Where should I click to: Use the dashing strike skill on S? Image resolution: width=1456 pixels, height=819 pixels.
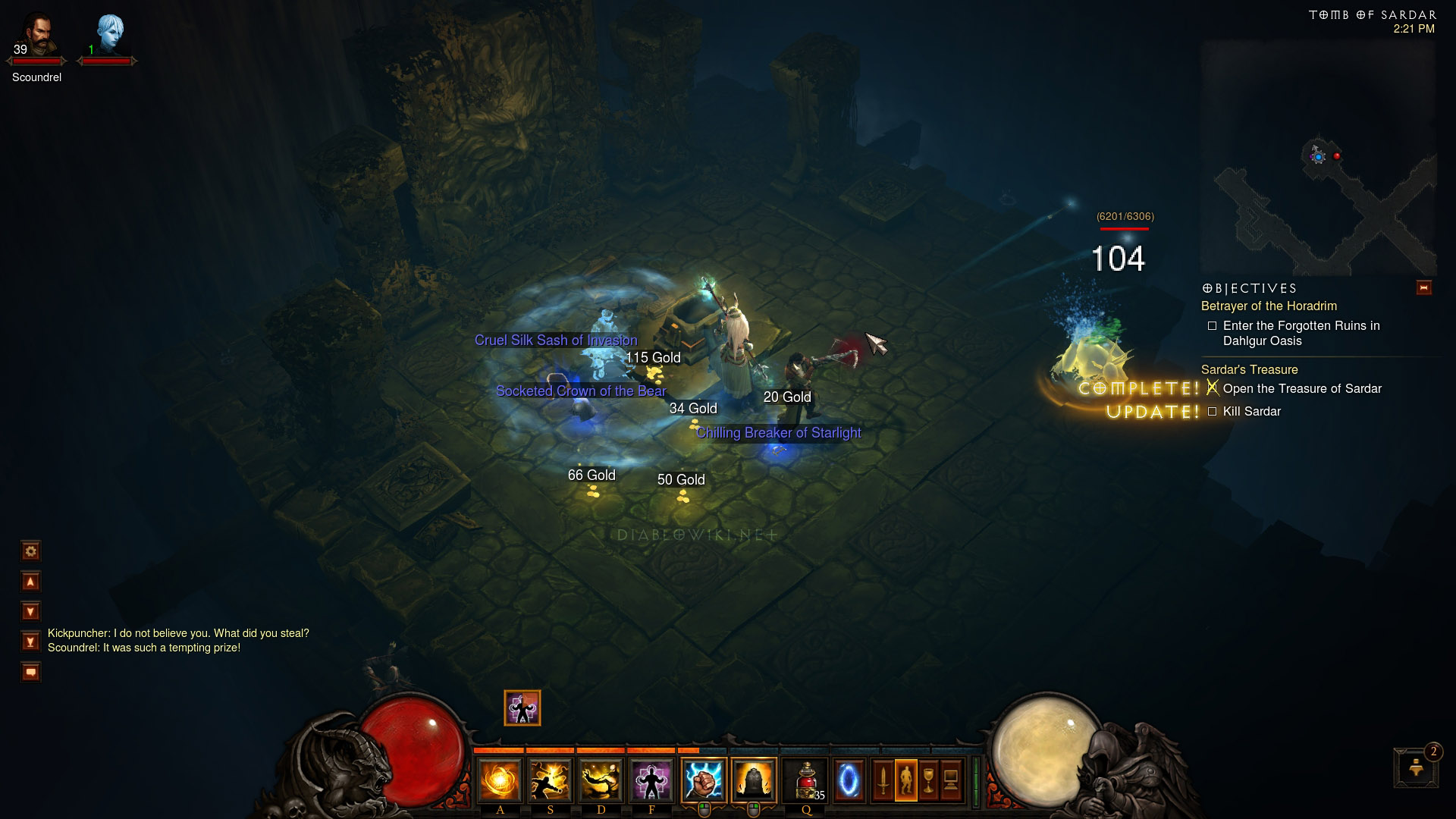click(550, 780)
